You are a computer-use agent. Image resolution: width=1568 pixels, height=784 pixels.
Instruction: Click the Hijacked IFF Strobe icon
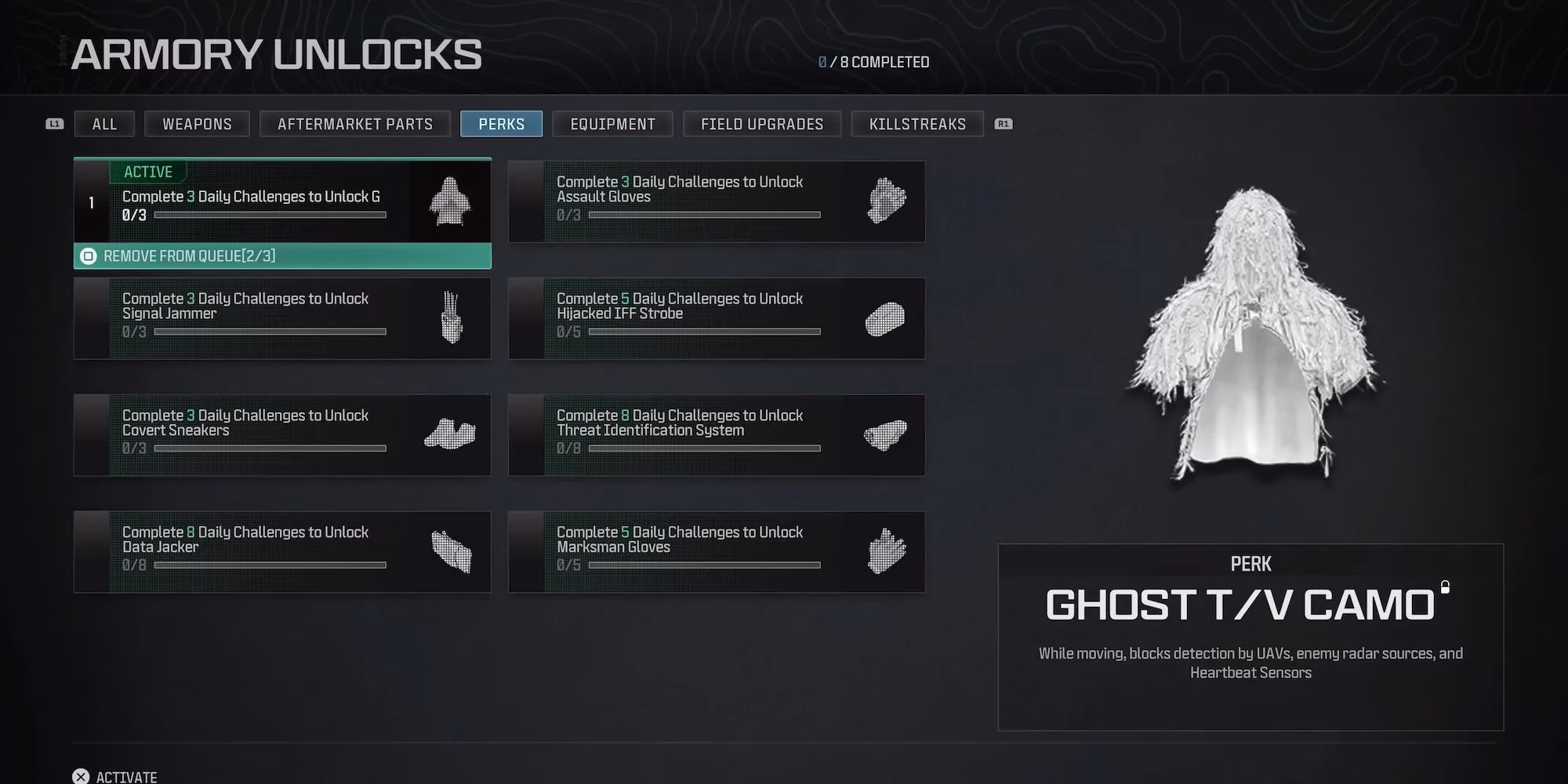884,318
